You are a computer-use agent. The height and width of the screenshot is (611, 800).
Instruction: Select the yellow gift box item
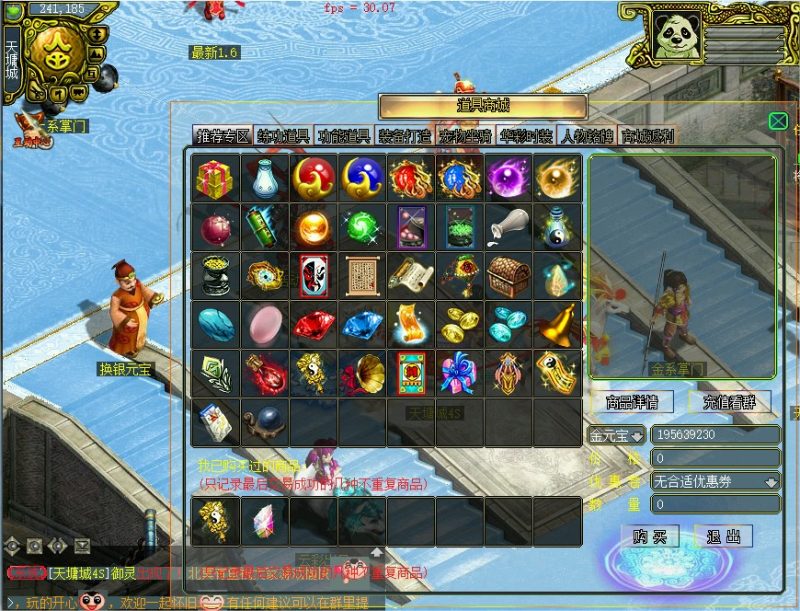tap(214, 178)
